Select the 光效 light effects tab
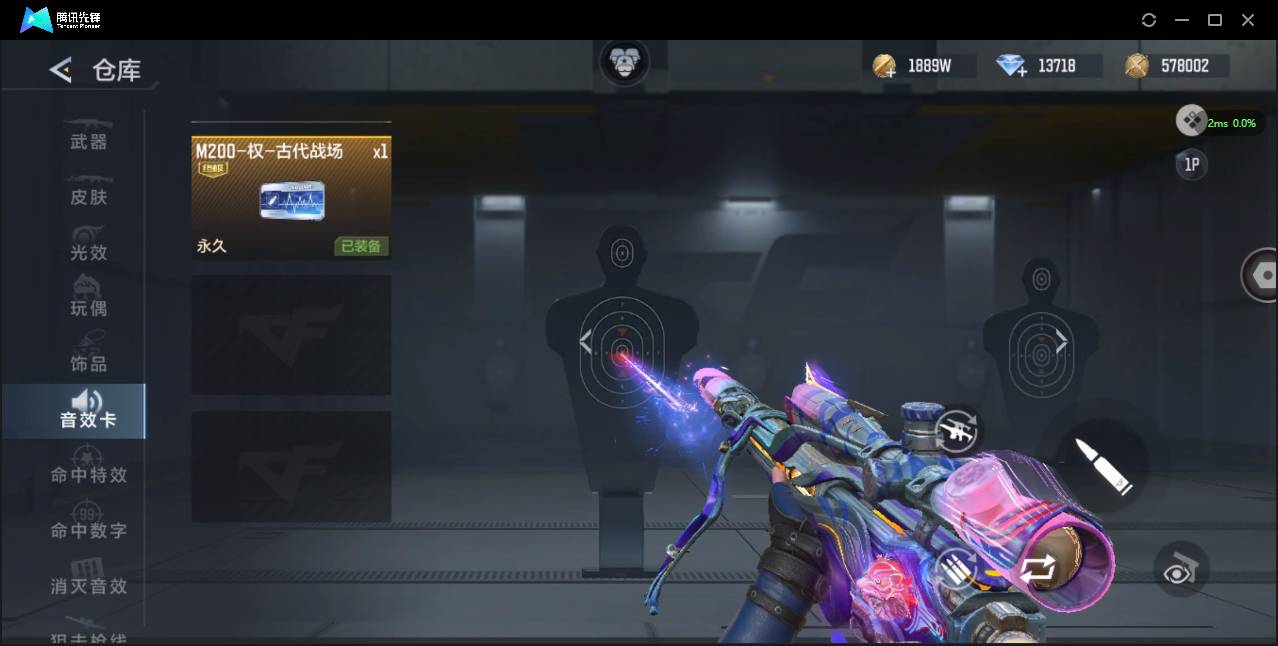Screen dimensions: 1278x646 (x=88, y=252)
